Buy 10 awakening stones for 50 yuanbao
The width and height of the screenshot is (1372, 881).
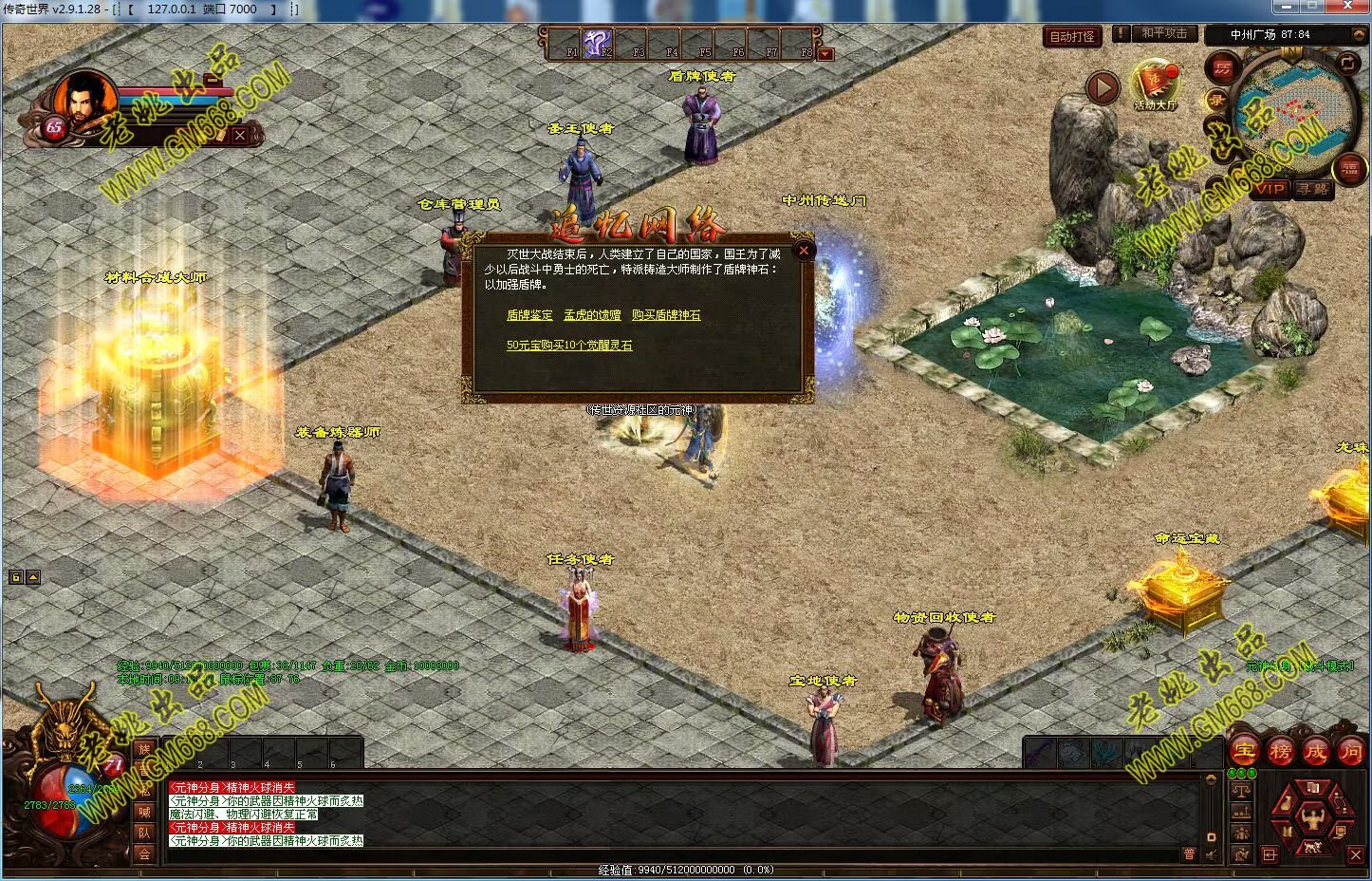(x=569, y=346)
